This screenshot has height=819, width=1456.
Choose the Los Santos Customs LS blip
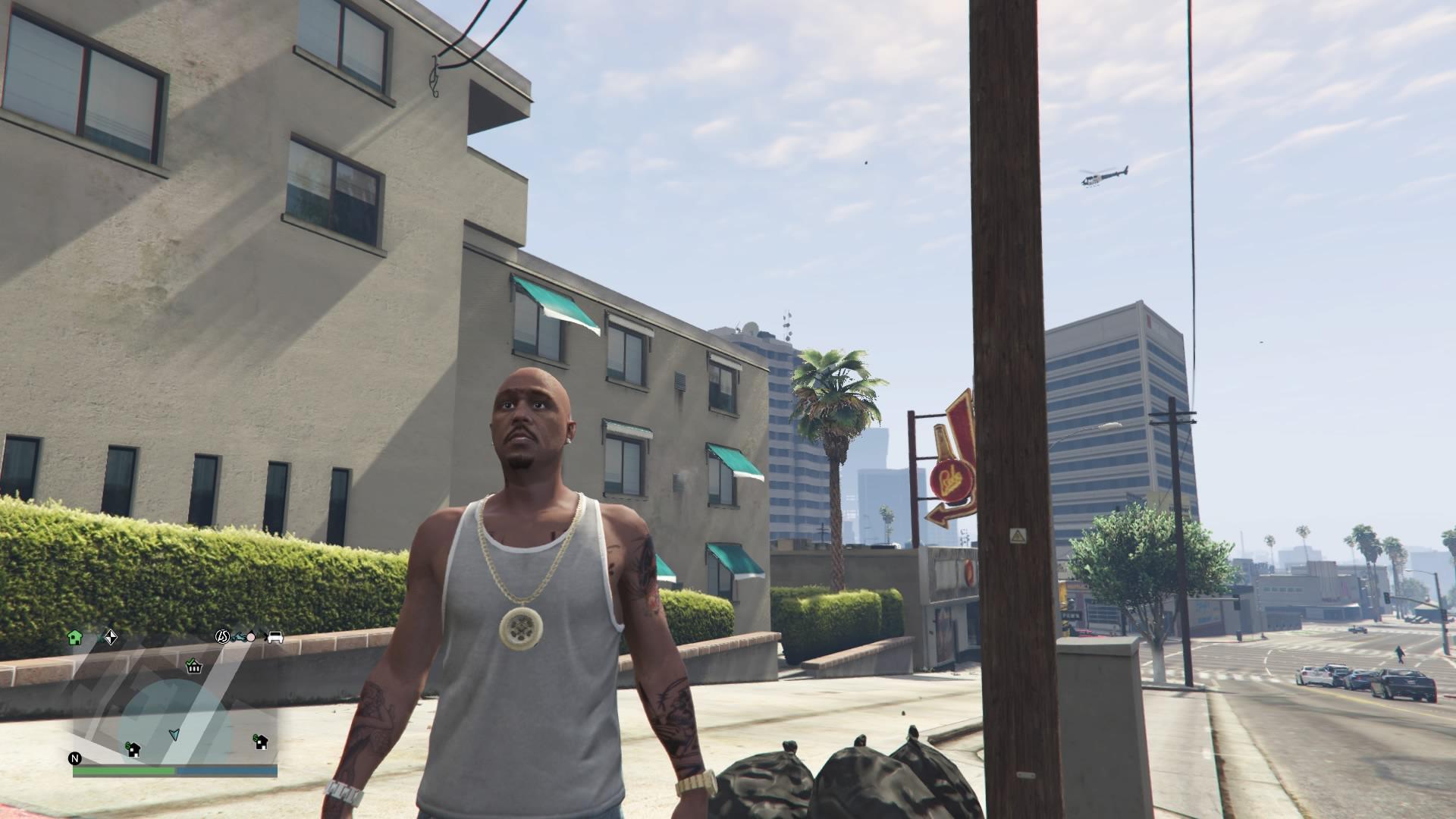pyautogui.click(x=222, y=637)
